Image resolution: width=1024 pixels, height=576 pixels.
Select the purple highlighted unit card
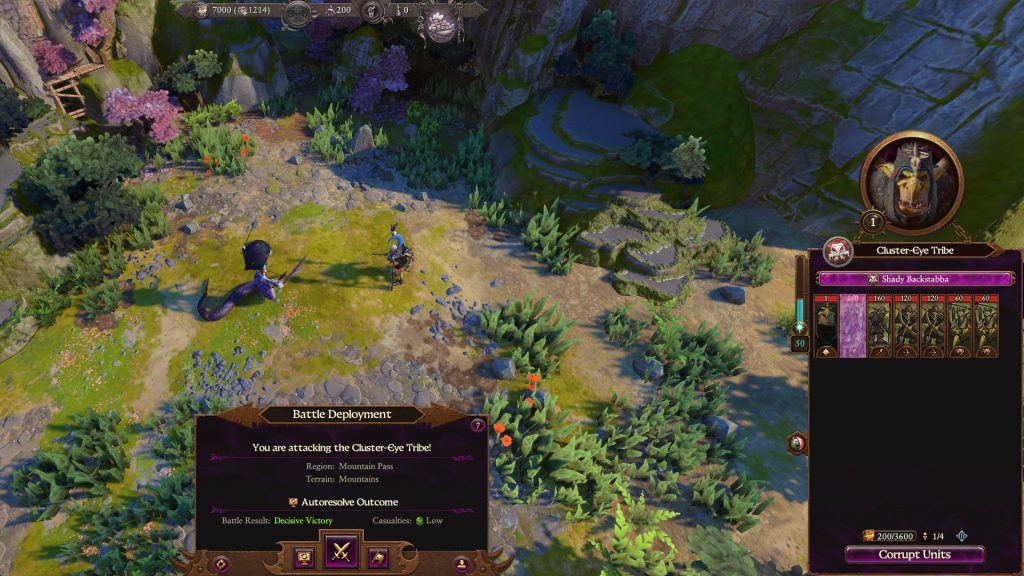(853, 326)
